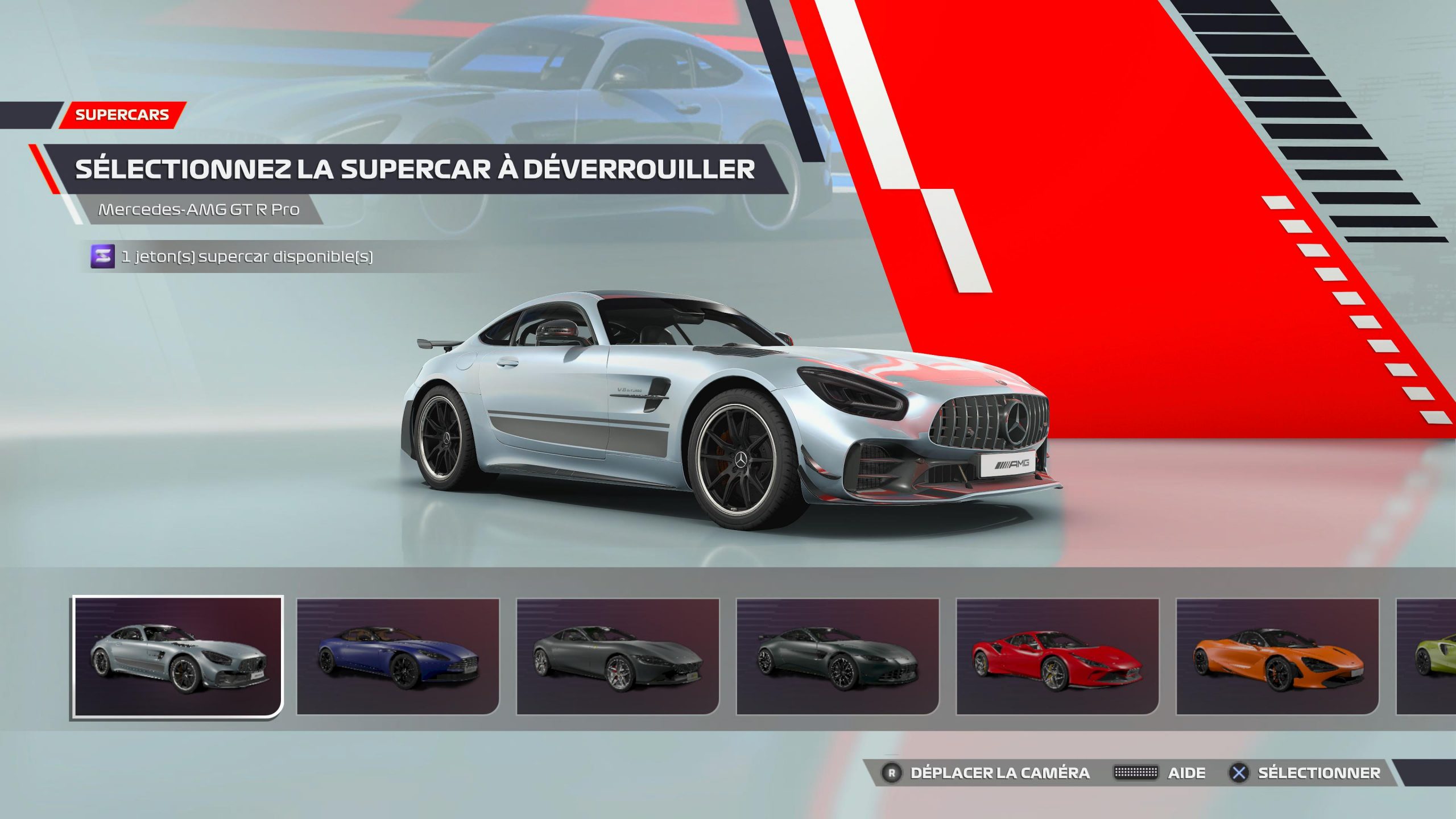Select the dark green Aston Martin Vantage thumbnail
This screenshot has height=819, width=1456.
838,657
